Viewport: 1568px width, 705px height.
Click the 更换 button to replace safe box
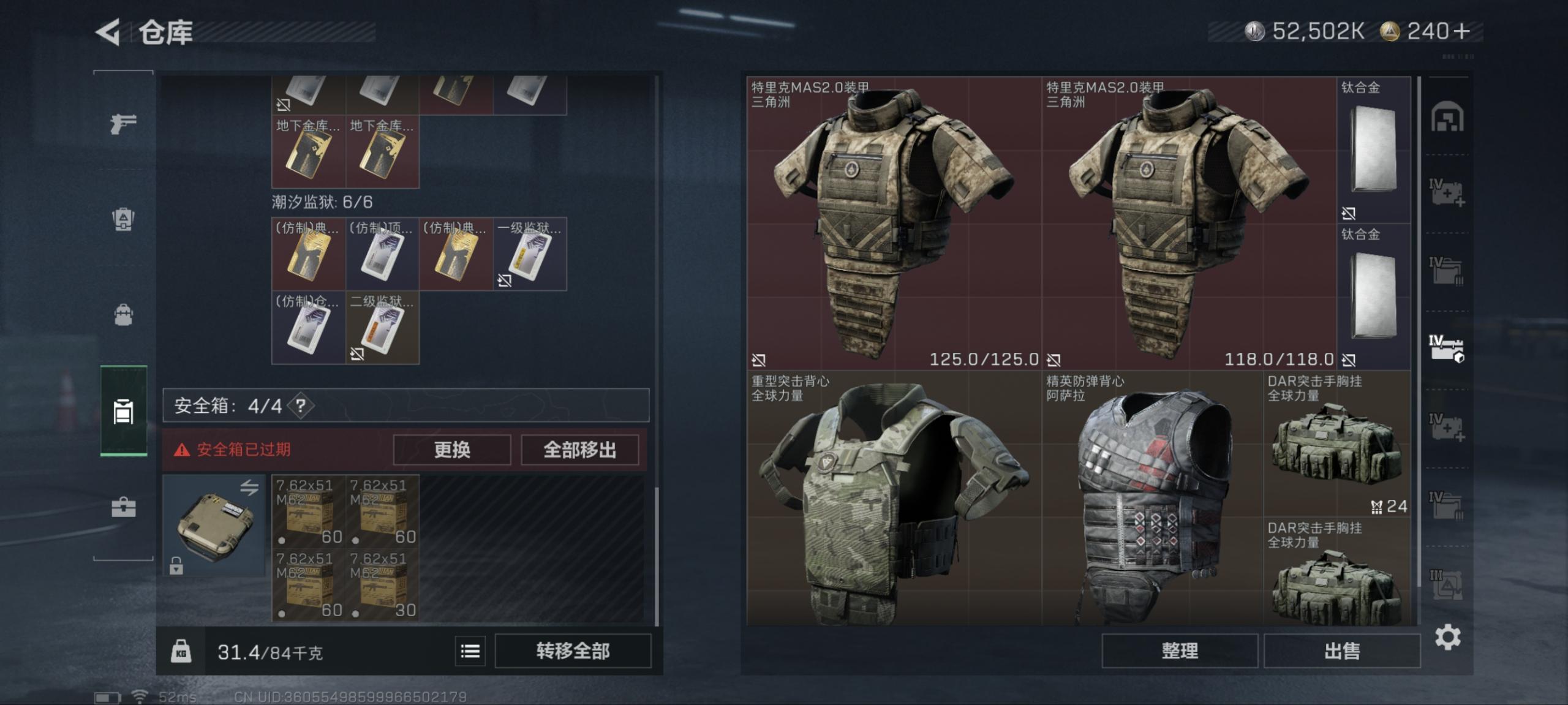pos(451,450)
